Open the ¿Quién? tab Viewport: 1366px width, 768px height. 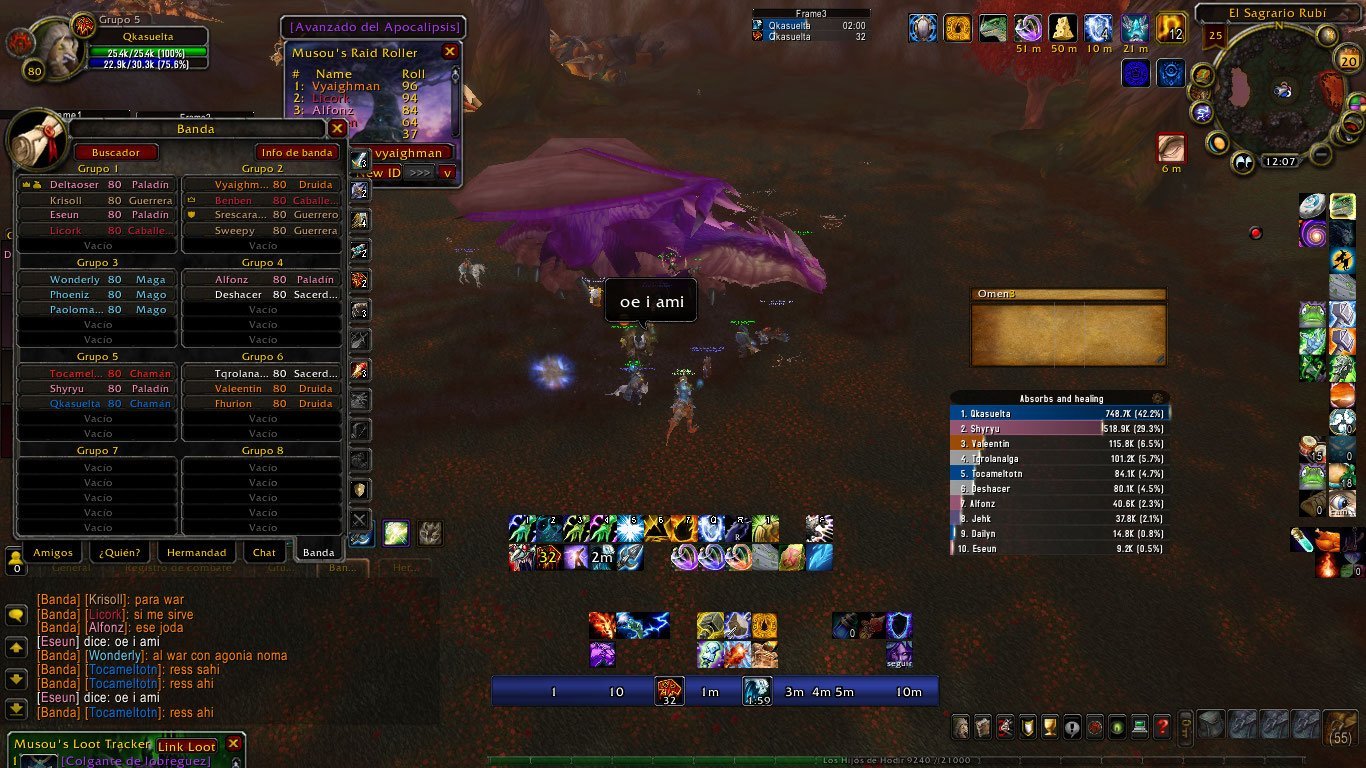[119, 552]
